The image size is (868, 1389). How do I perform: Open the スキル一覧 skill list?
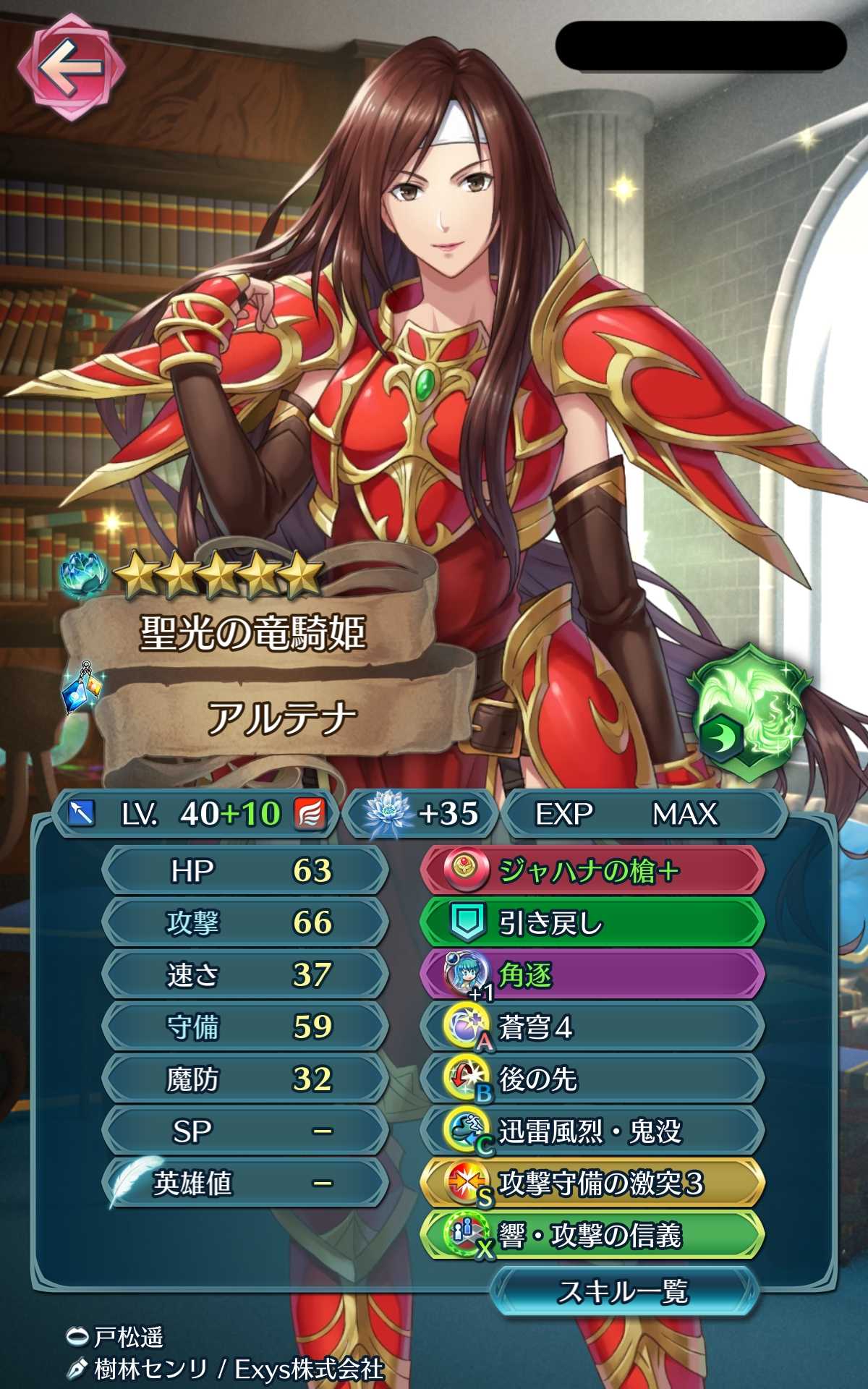[624, 1291]
